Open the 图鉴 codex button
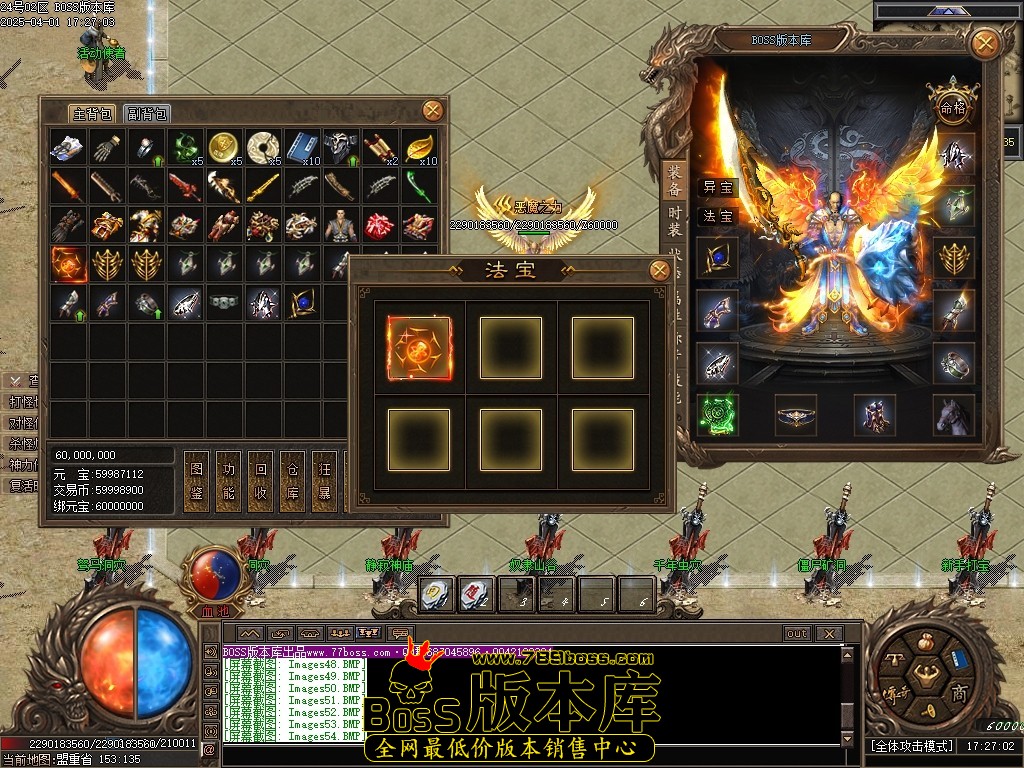 [197, 480]
